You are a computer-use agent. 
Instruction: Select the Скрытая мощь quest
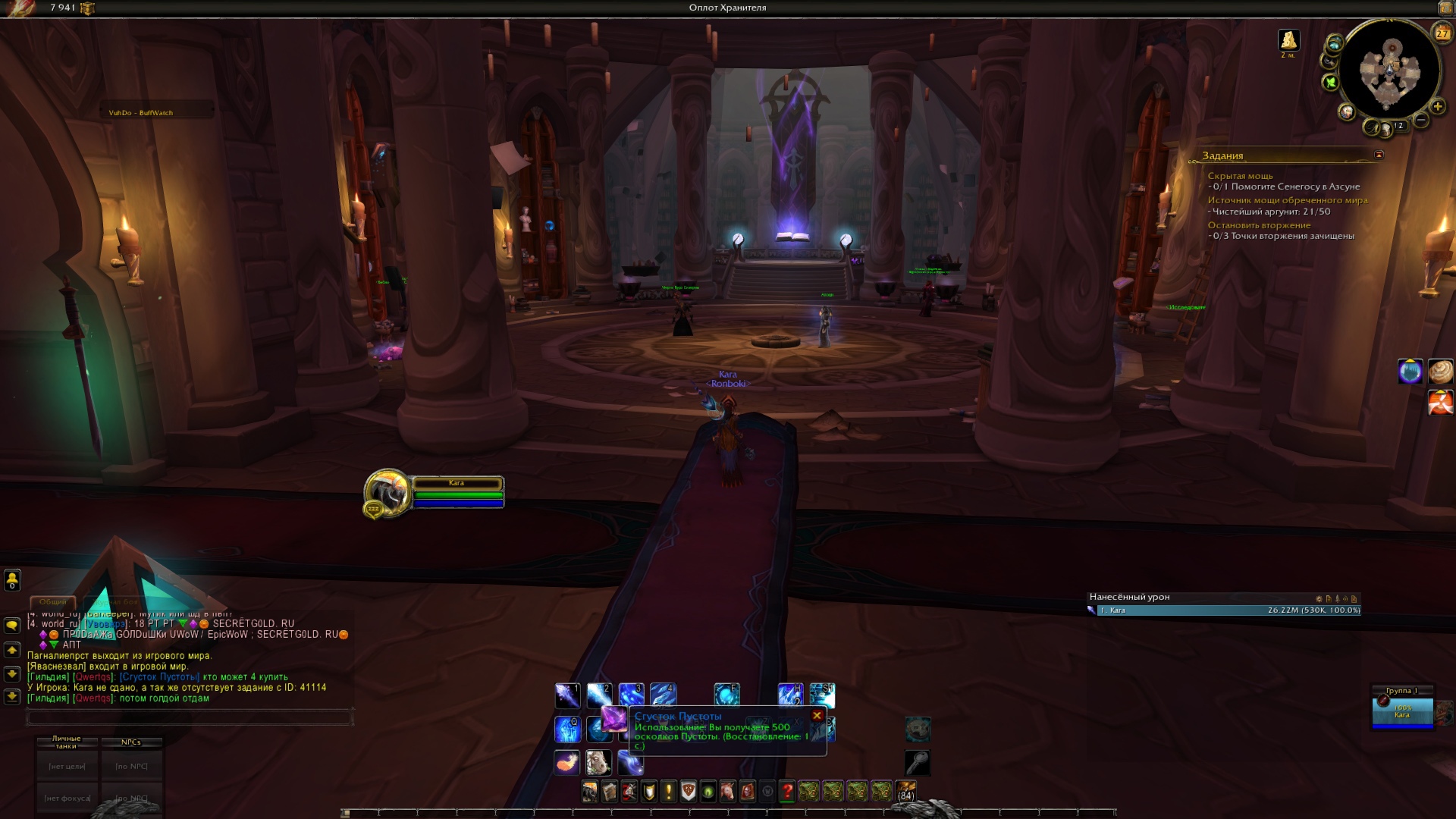[x=1240, y=176]
